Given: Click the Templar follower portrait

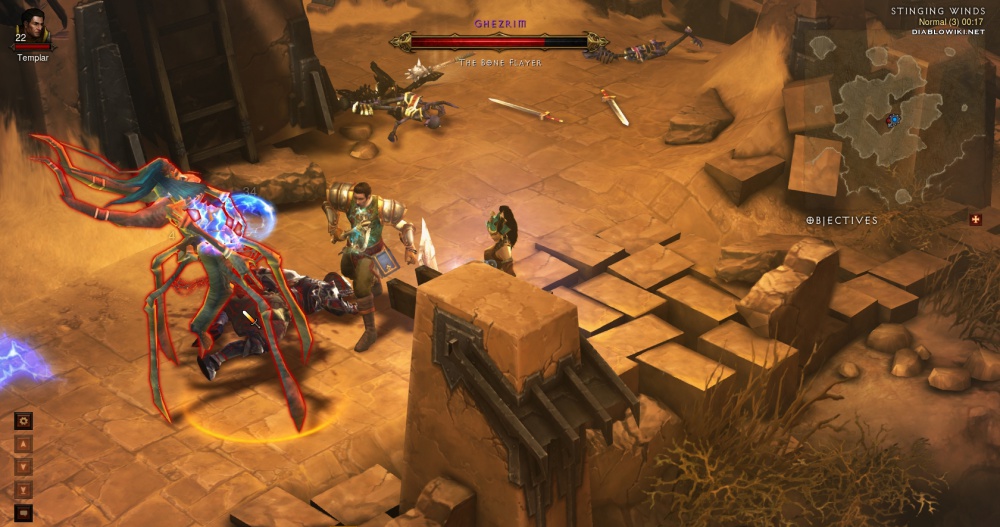Looking at the screenshot, I should (x=33, y=26).
